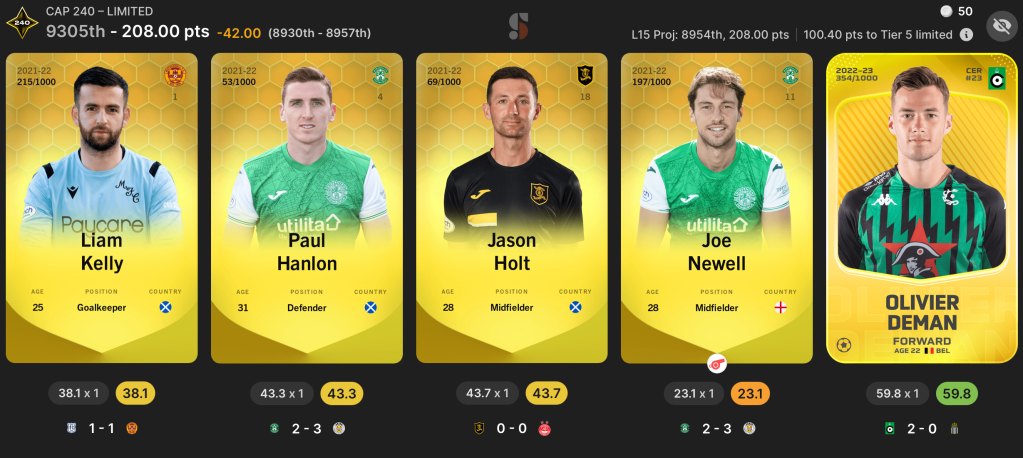
Task: Open the 1 - 1 match result
Action: point(103,428)
